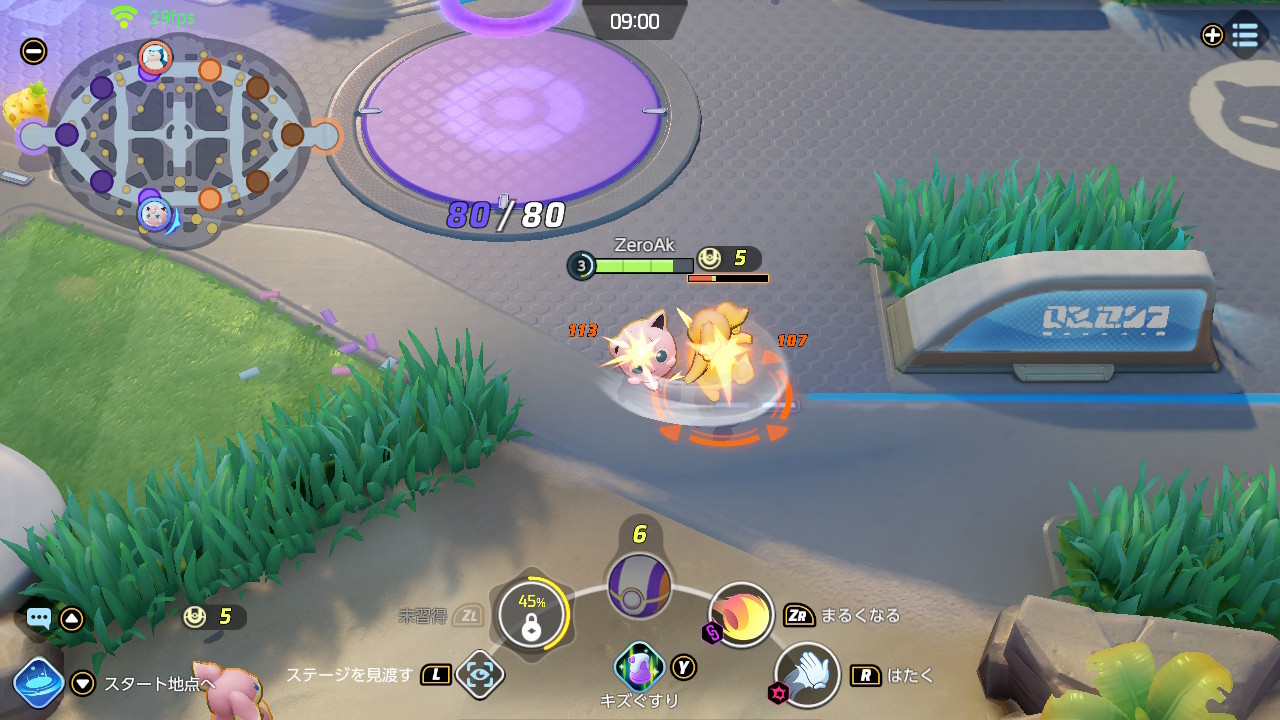Open the scoreboard menu in the top-right
Screen dimensions: 1280x720
(1246, 35)
